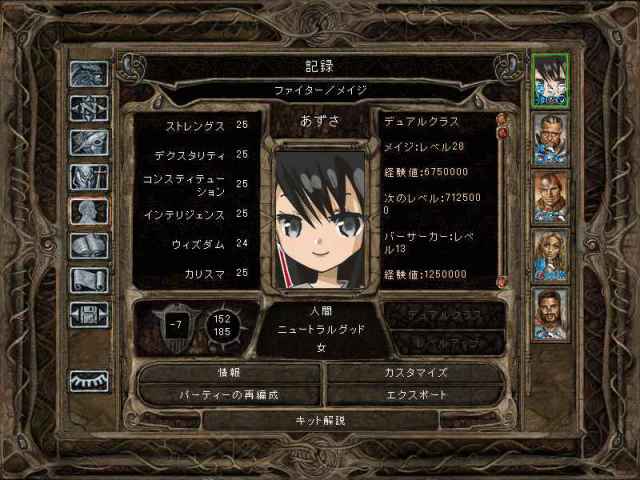Open the 情報 (Information) panel
This screenshot has width=640, height=480.
tap(229, 372)
